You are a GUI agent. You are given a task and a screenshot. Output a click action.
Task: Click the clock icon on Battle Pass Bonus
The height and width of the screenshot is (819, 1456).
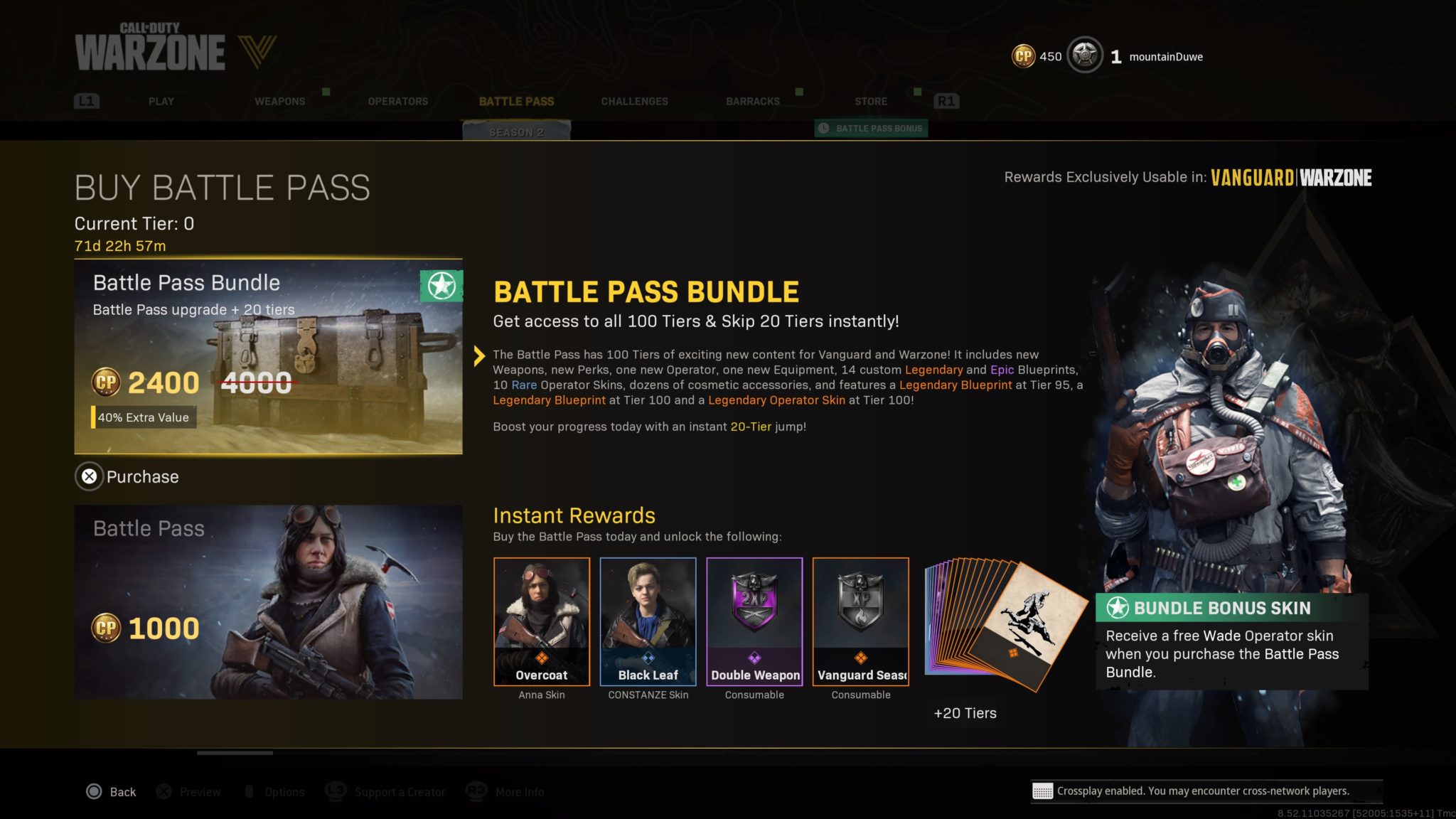tap(825, 128)
